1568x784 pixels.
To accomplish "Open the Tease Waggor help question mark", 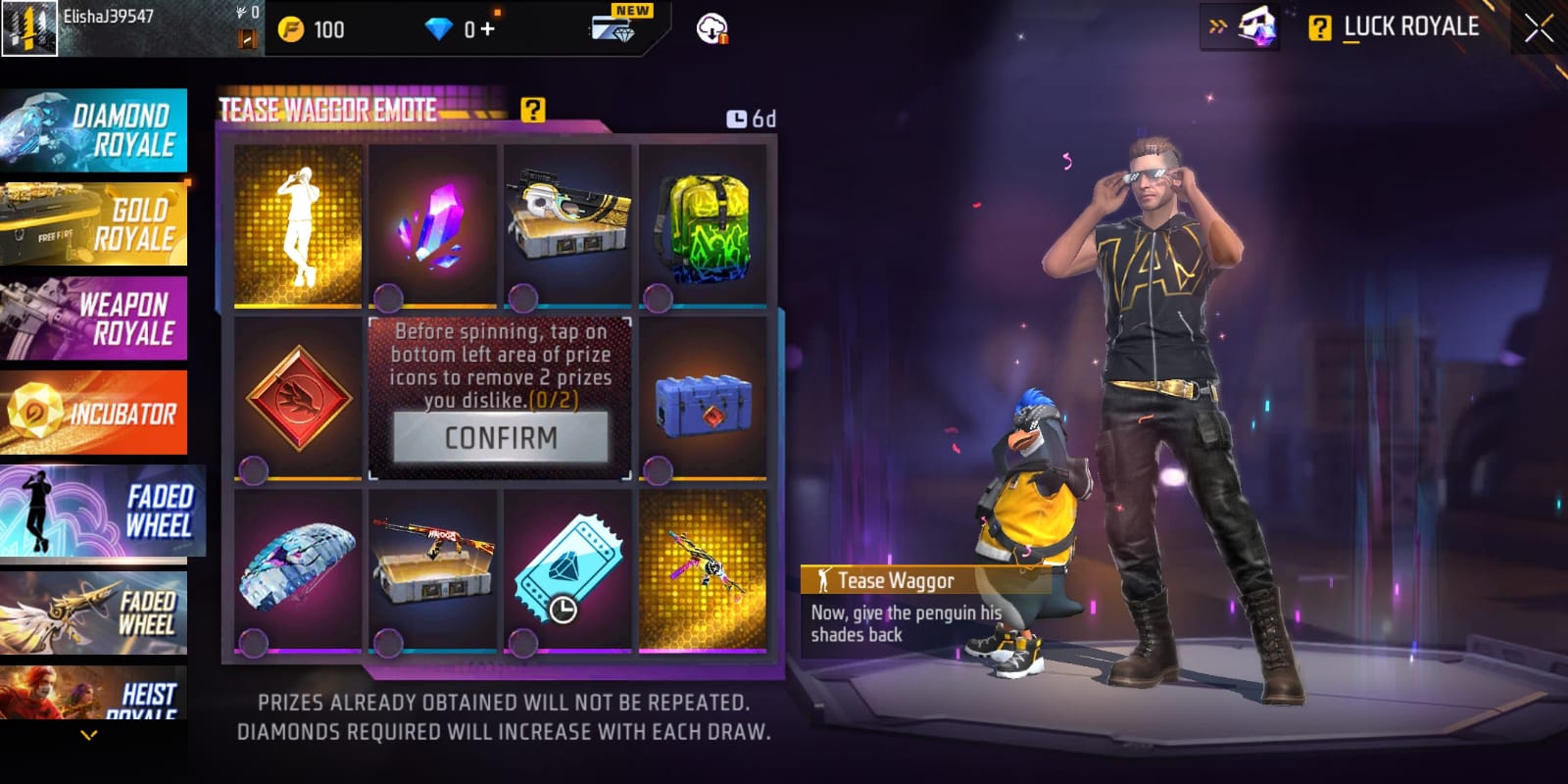I will (x=532, y=110).
